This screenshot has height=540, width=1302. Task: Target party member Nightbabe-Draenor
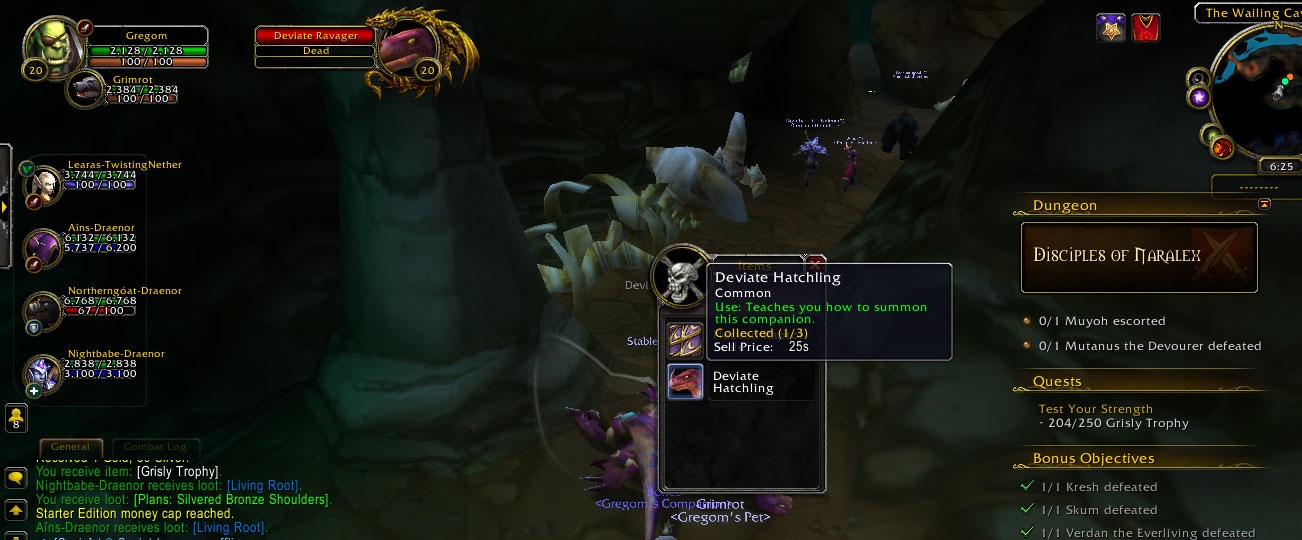tap(42, 372)
